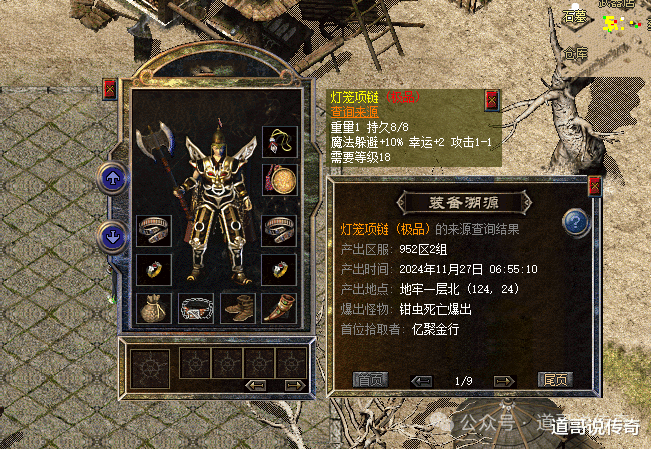Close the lantern necklace tooltip
The height and width of the screenshot is (449, 651).
click(491, 100)
